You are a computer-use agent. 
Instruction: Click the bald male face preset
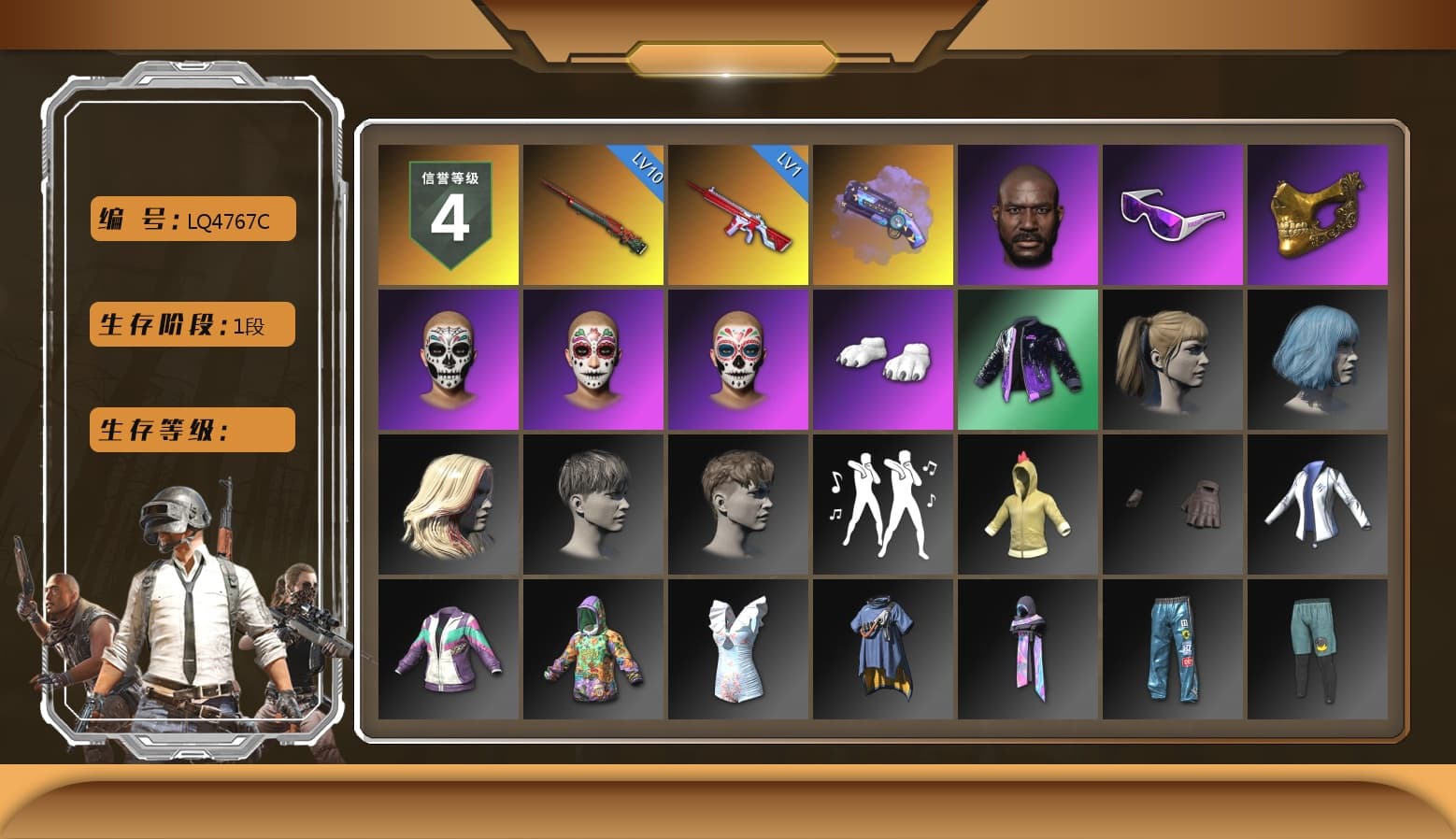point(1028,214)
